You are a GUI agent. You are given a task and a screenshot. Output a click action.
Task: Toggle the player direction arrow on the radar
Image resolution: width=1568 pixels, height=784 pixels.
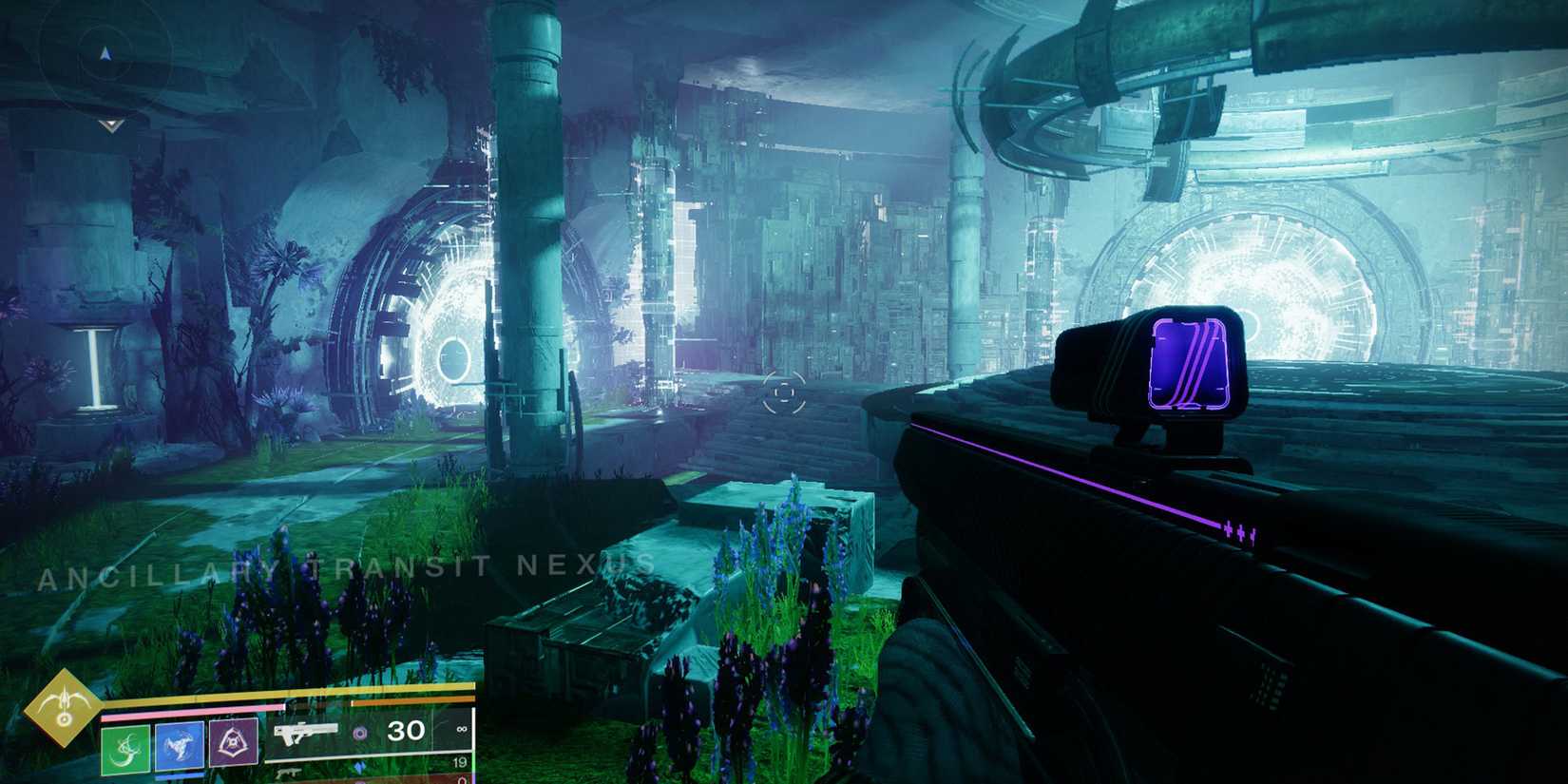[x=105, y=53]
